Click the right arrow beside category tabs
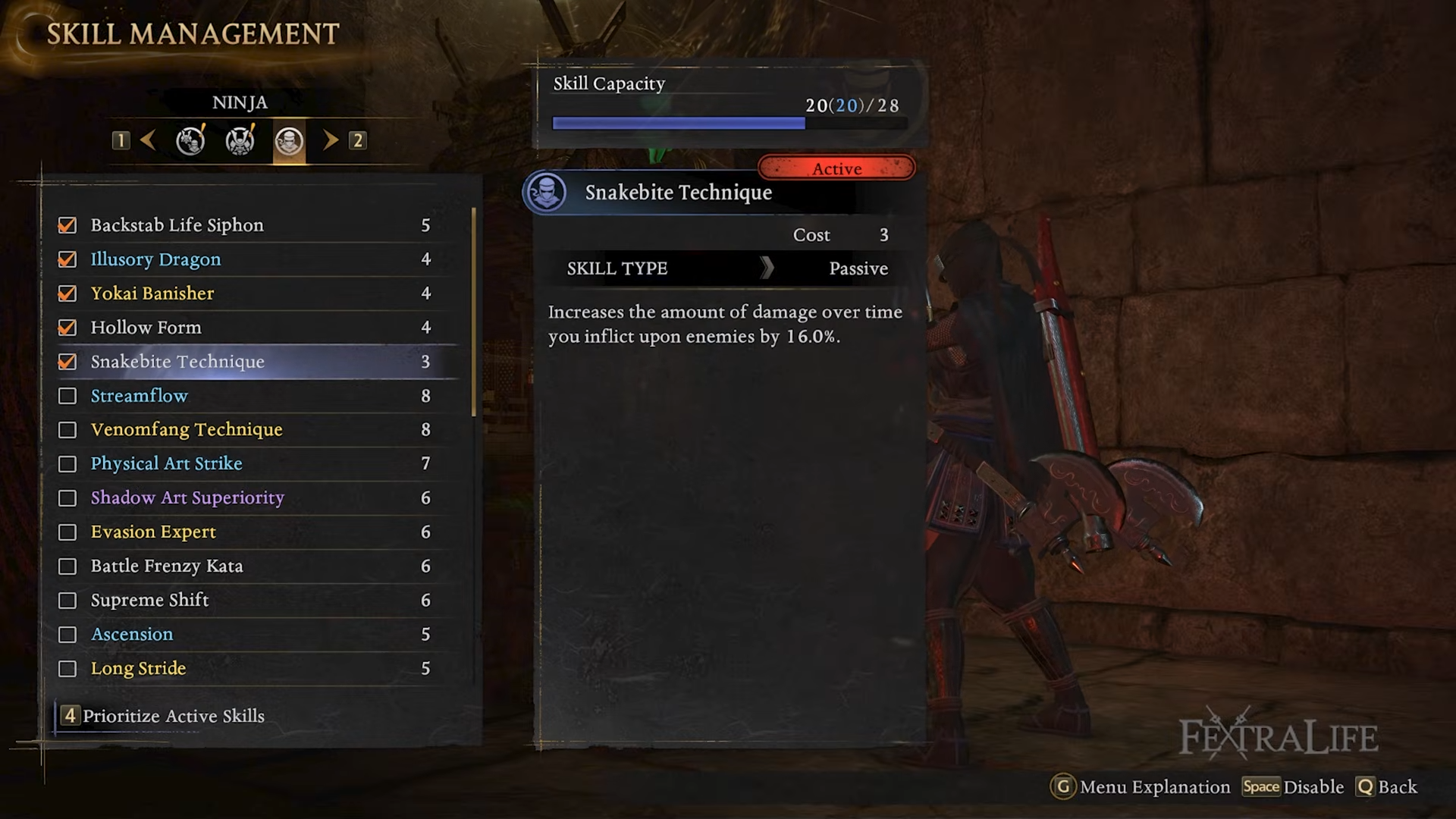The image size is (1456, 819). click(331, 140)
